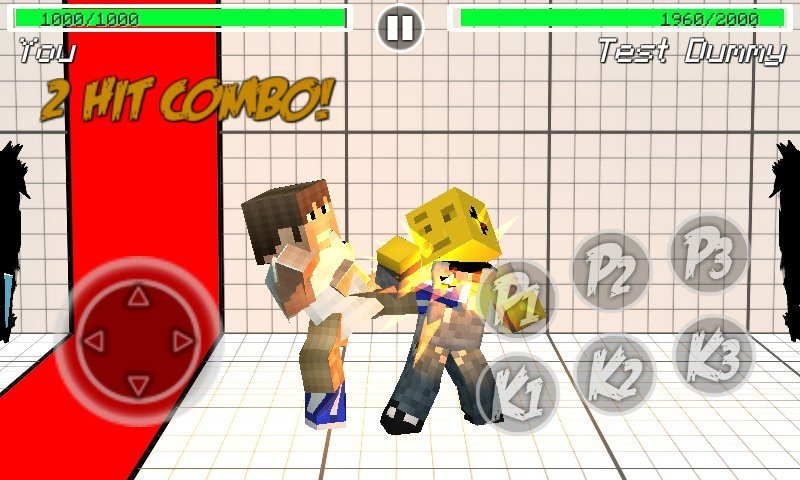The height and width of the screenshot is (480, 800).
Task: Tap the down arrow on the joystick
Action: [x=138, y=385]
